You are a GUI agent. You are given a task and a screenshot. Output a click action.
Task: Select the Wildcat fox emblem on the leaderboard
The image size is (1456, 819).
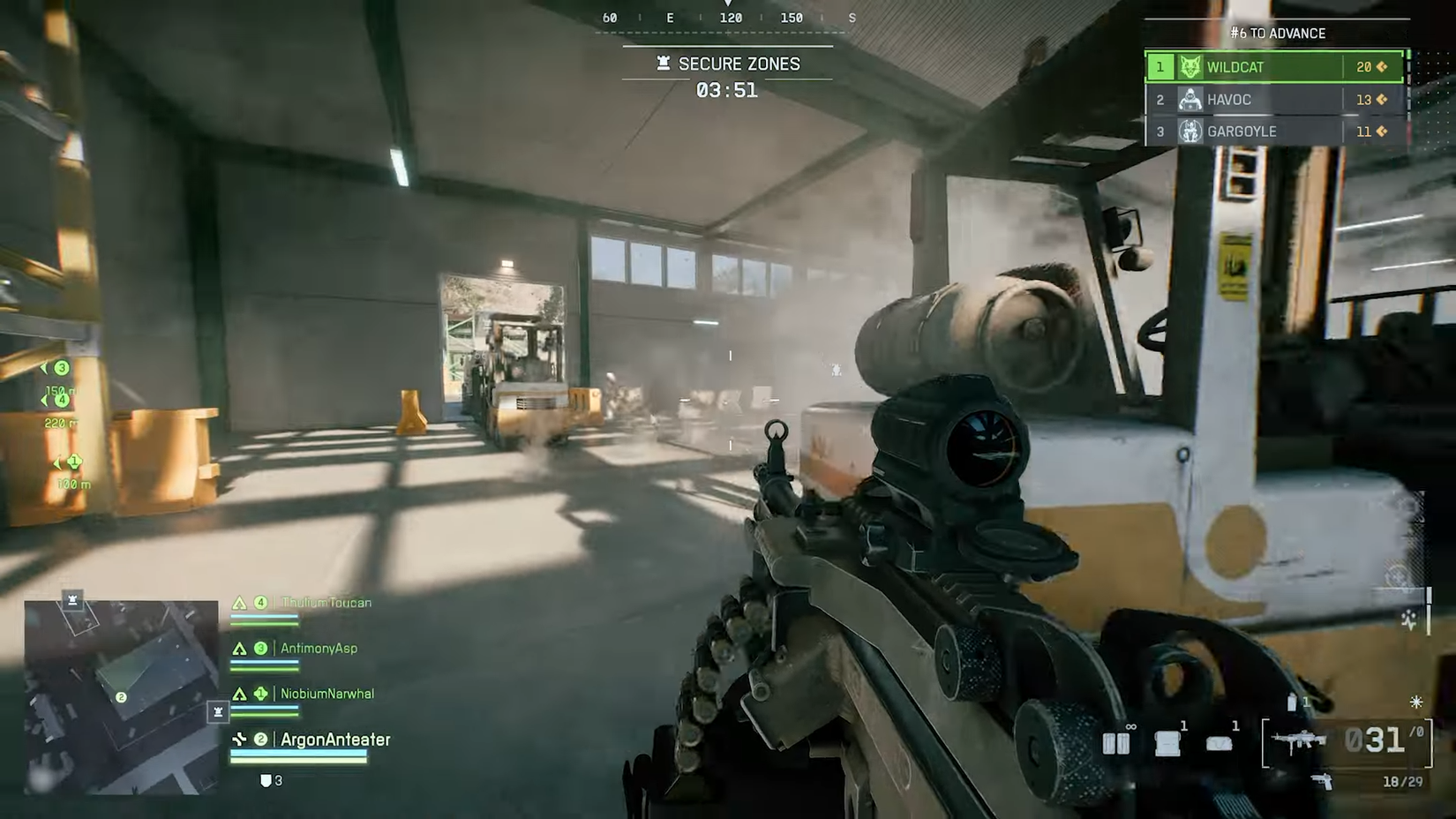(1190, 66)
